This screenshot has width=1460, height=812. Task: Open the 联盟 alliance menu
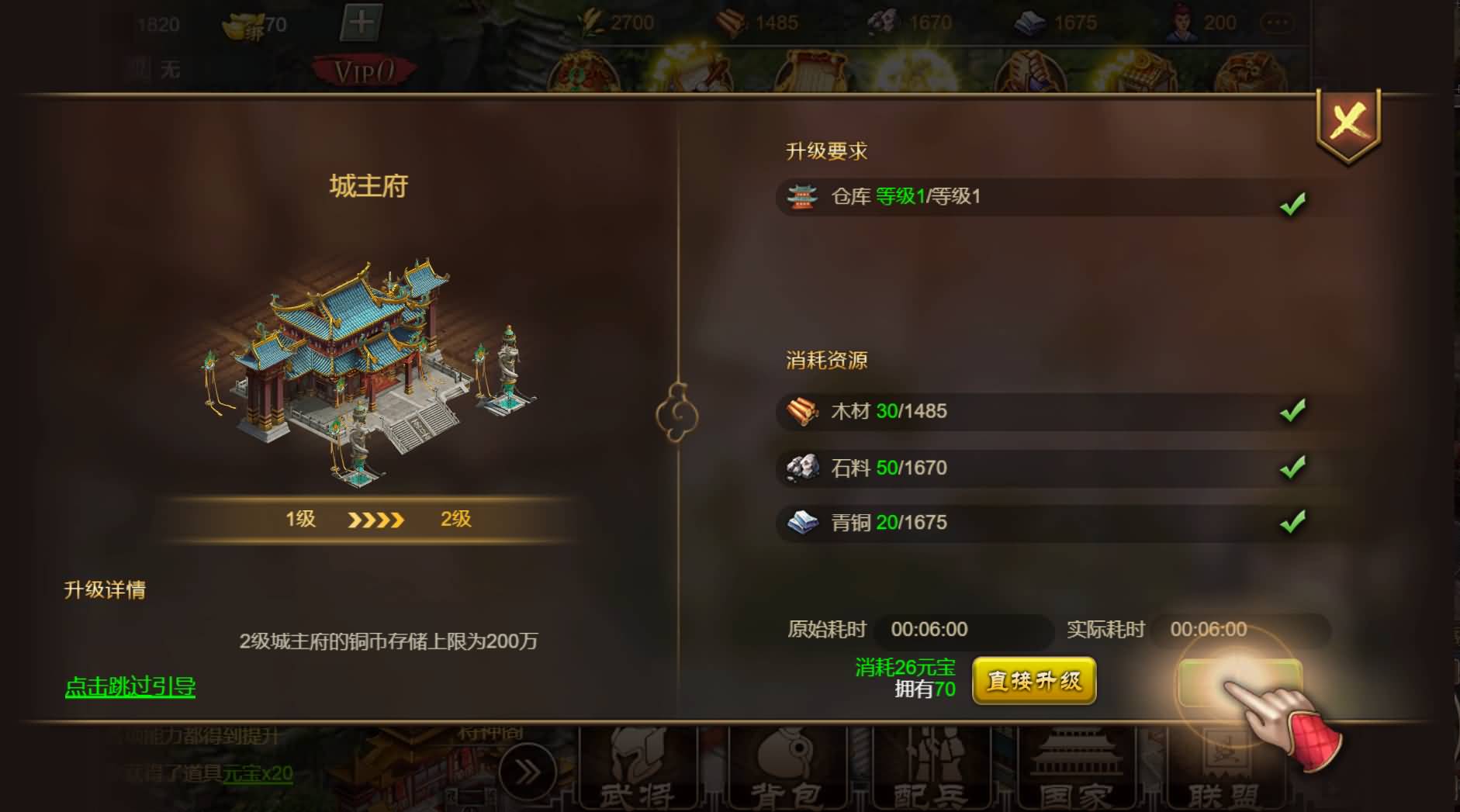(x=1223, y=772)
